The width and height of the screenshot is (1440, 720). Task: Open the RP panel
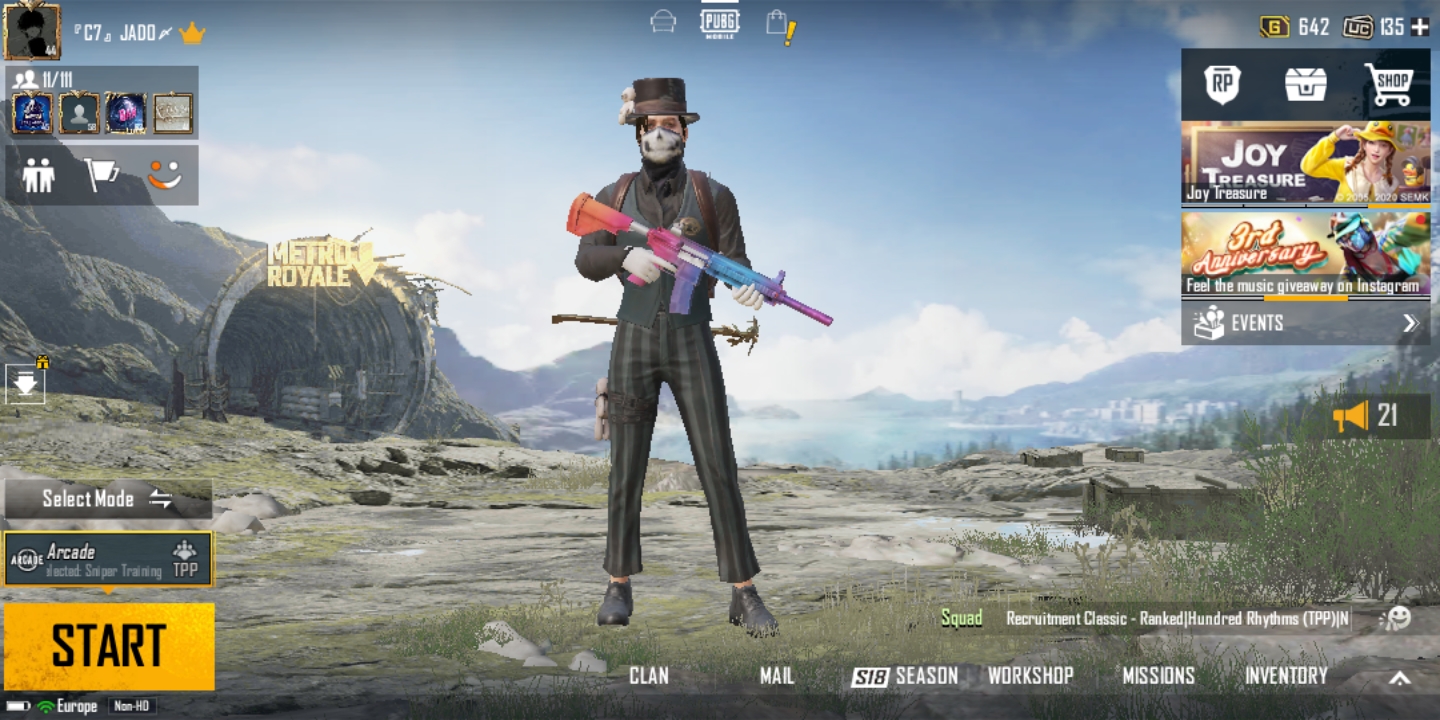[1222, 85]
